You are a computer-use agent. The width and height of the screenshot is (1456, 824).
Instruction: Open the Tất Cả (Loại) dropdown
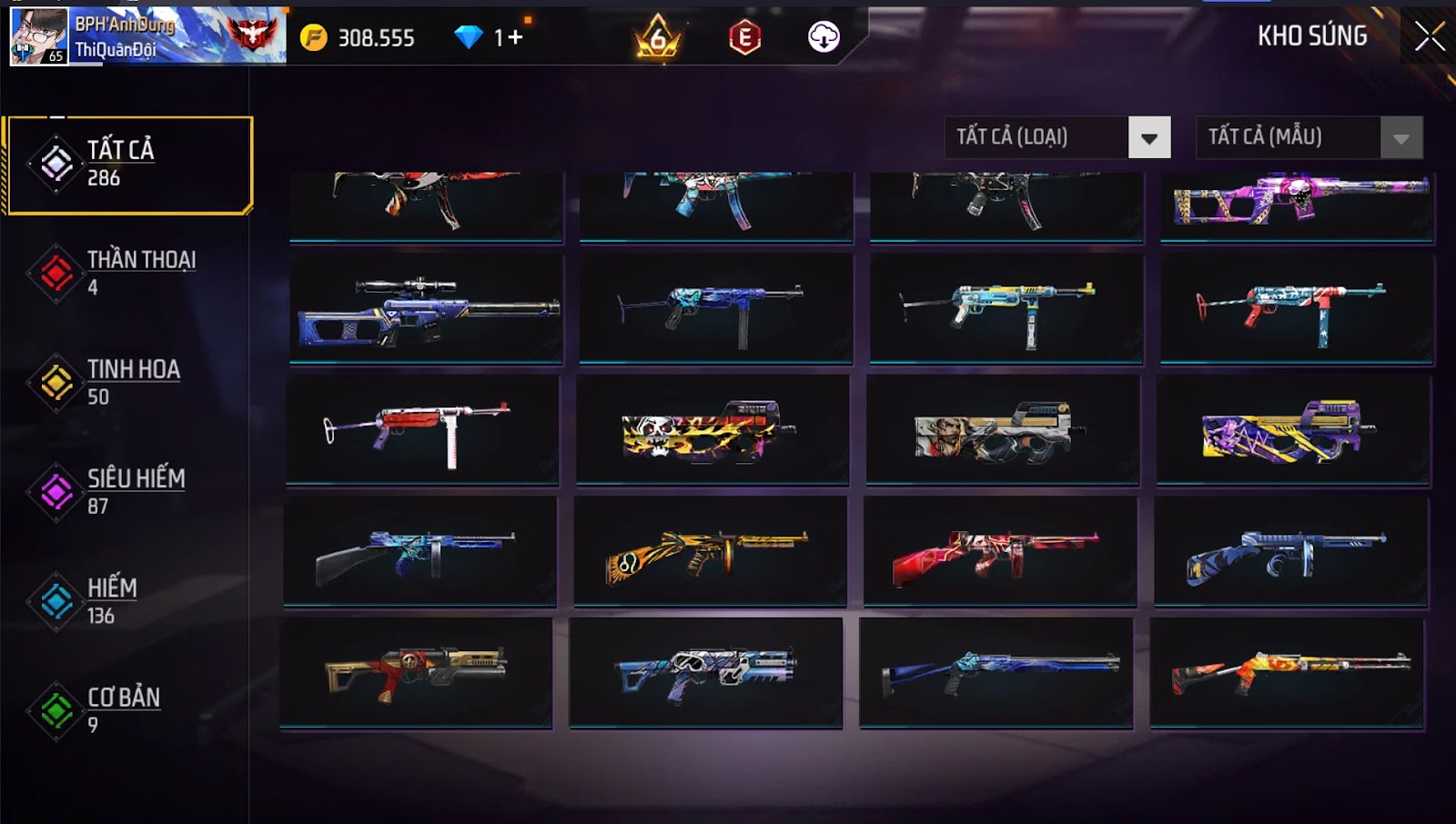point(1148,138)
